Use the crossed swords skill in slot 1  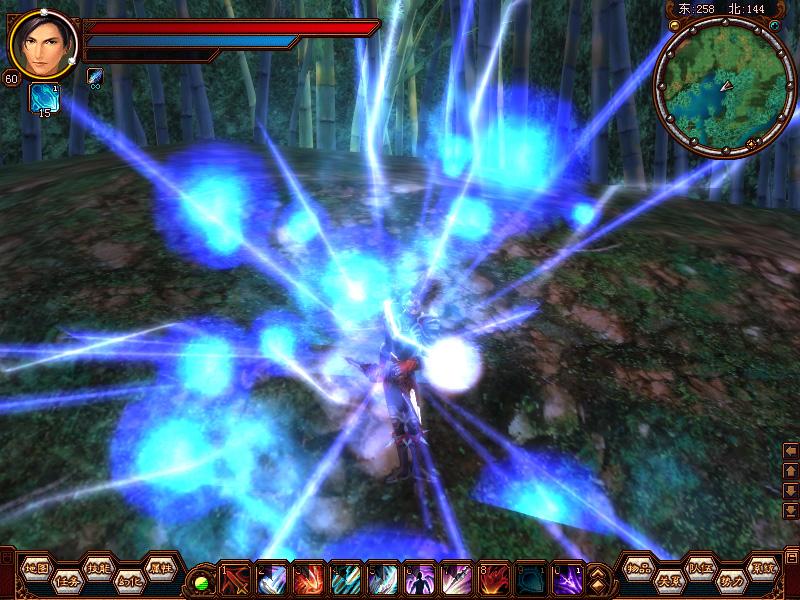[x=236, y=580]
